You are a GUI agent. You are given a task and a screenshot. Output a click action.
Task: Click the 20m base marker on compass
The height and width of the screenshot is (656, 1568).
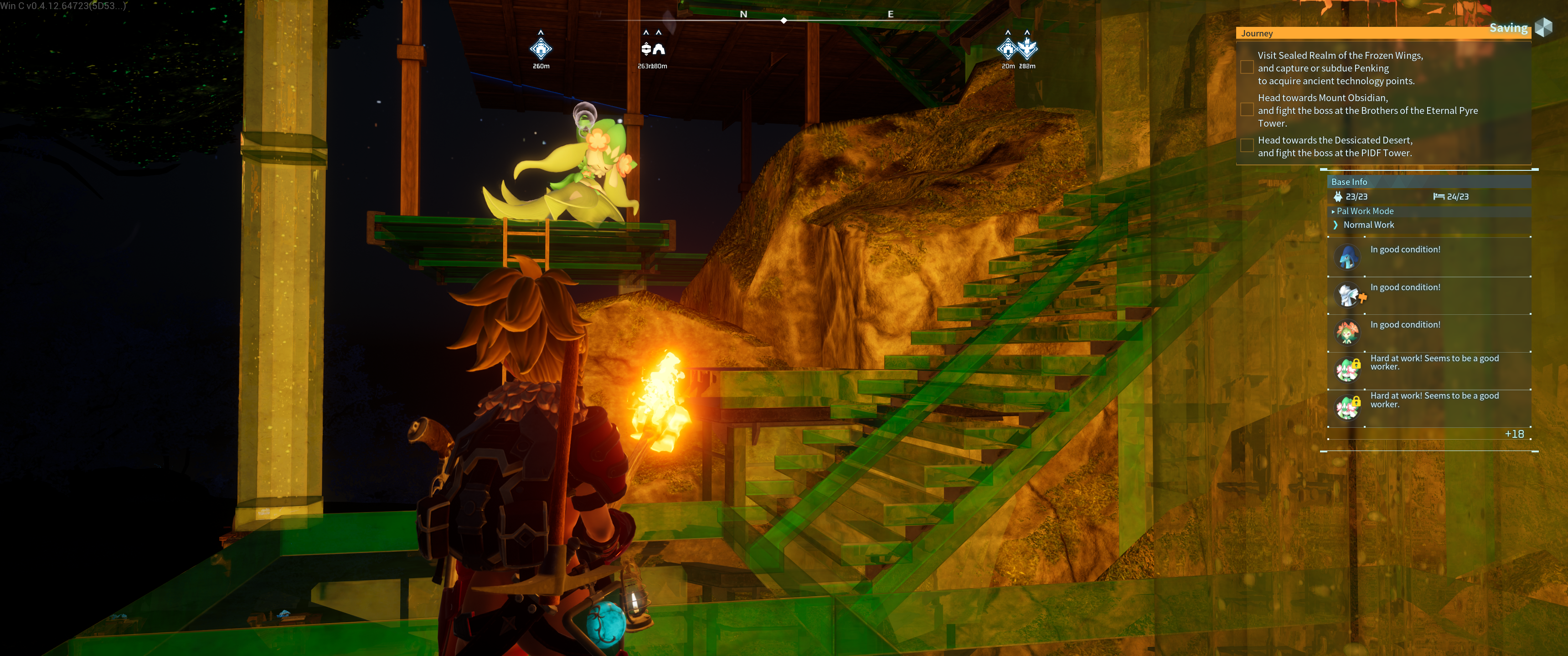(1007, 49)
